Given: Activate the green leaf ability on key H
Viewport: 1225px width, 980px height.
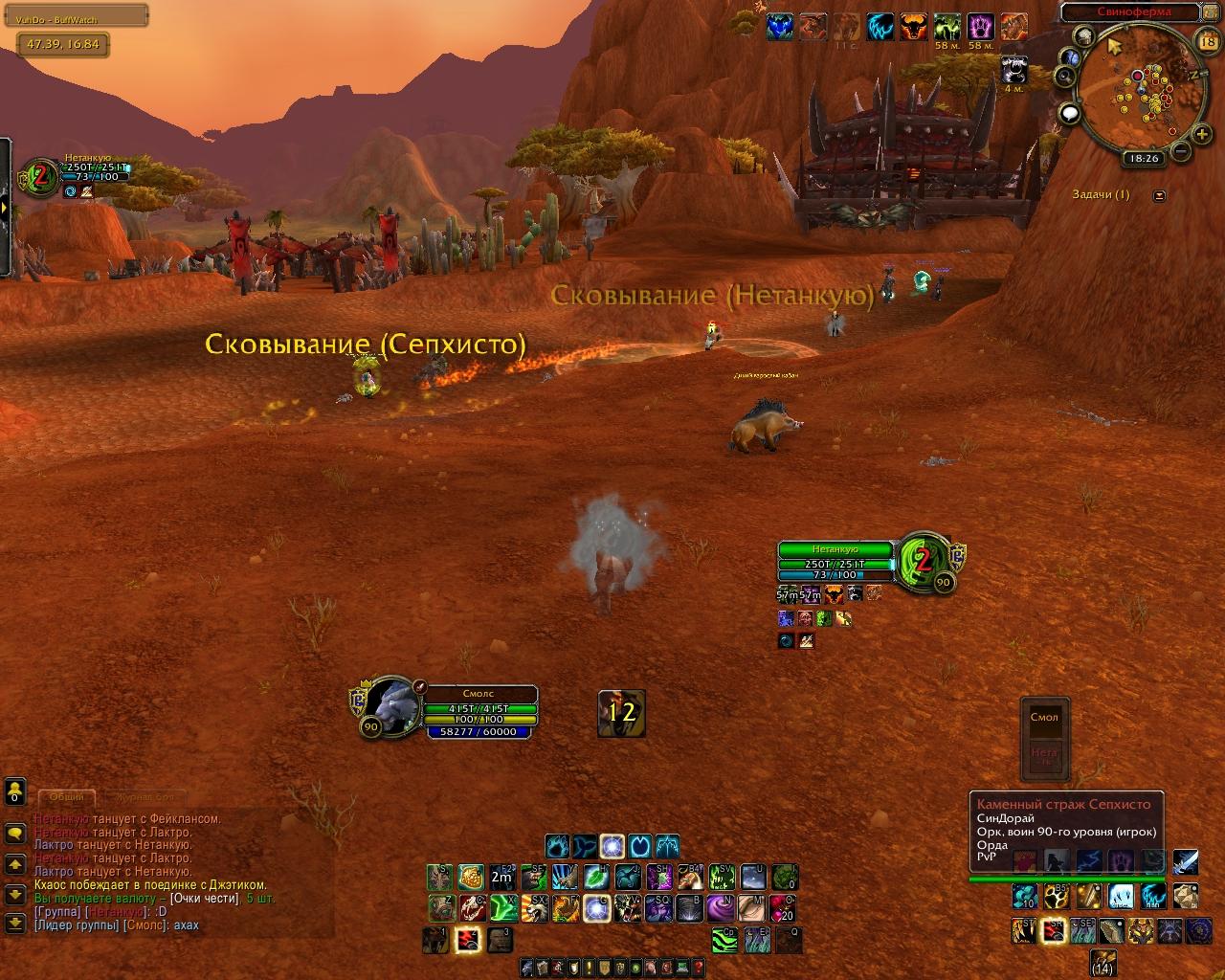Looking at the screenshot, I should pos(596,876).
